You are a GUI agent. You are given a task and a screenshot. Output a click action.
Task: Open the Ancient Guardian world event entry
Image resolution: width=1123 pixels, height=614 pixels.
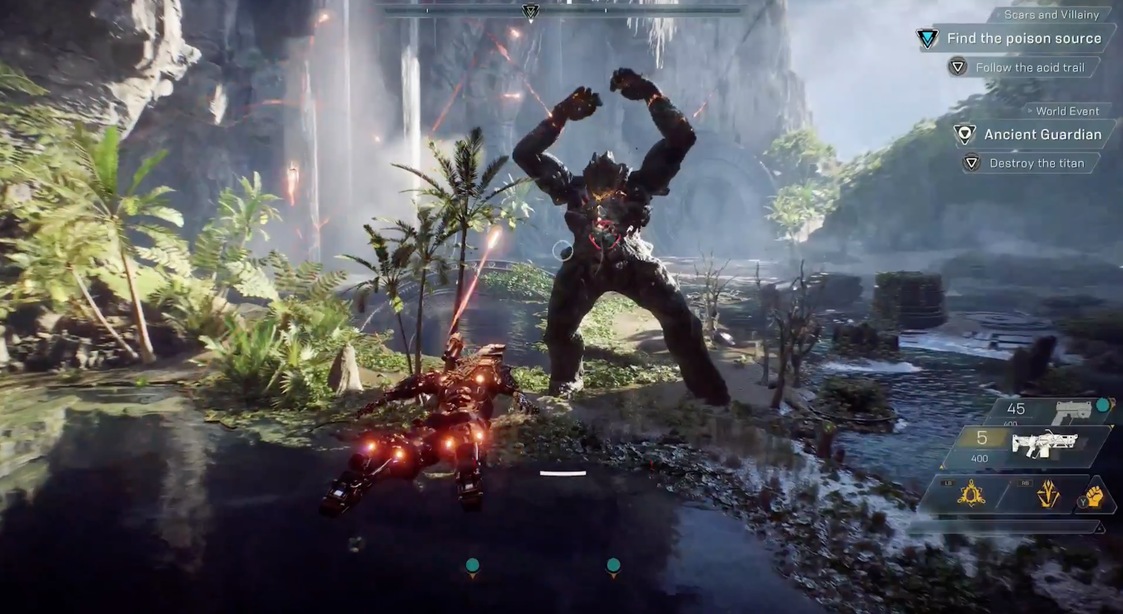(x=1042, y=134)
